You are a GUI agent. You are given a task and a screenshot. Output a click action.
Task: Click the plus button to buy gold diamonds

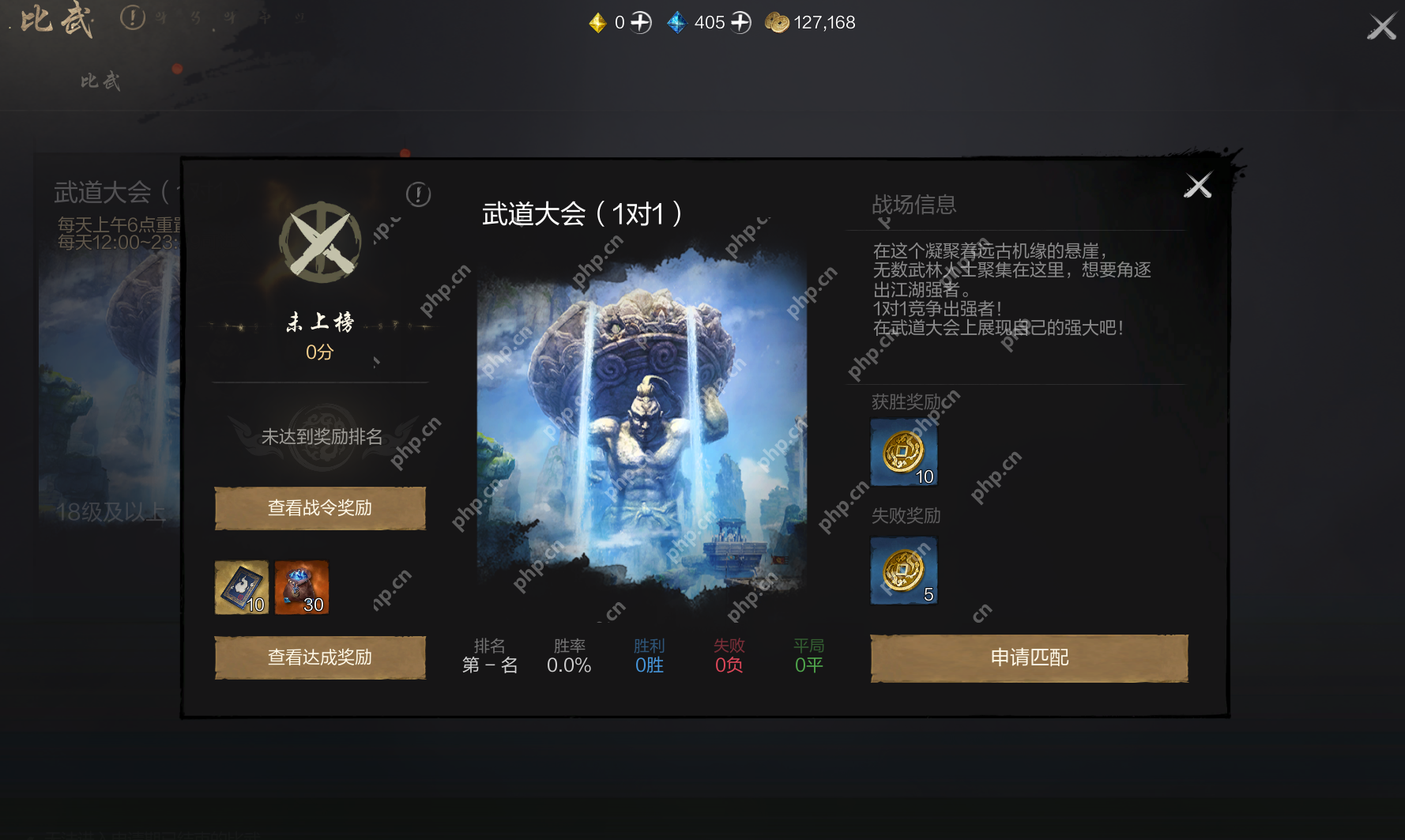(640, 22)
